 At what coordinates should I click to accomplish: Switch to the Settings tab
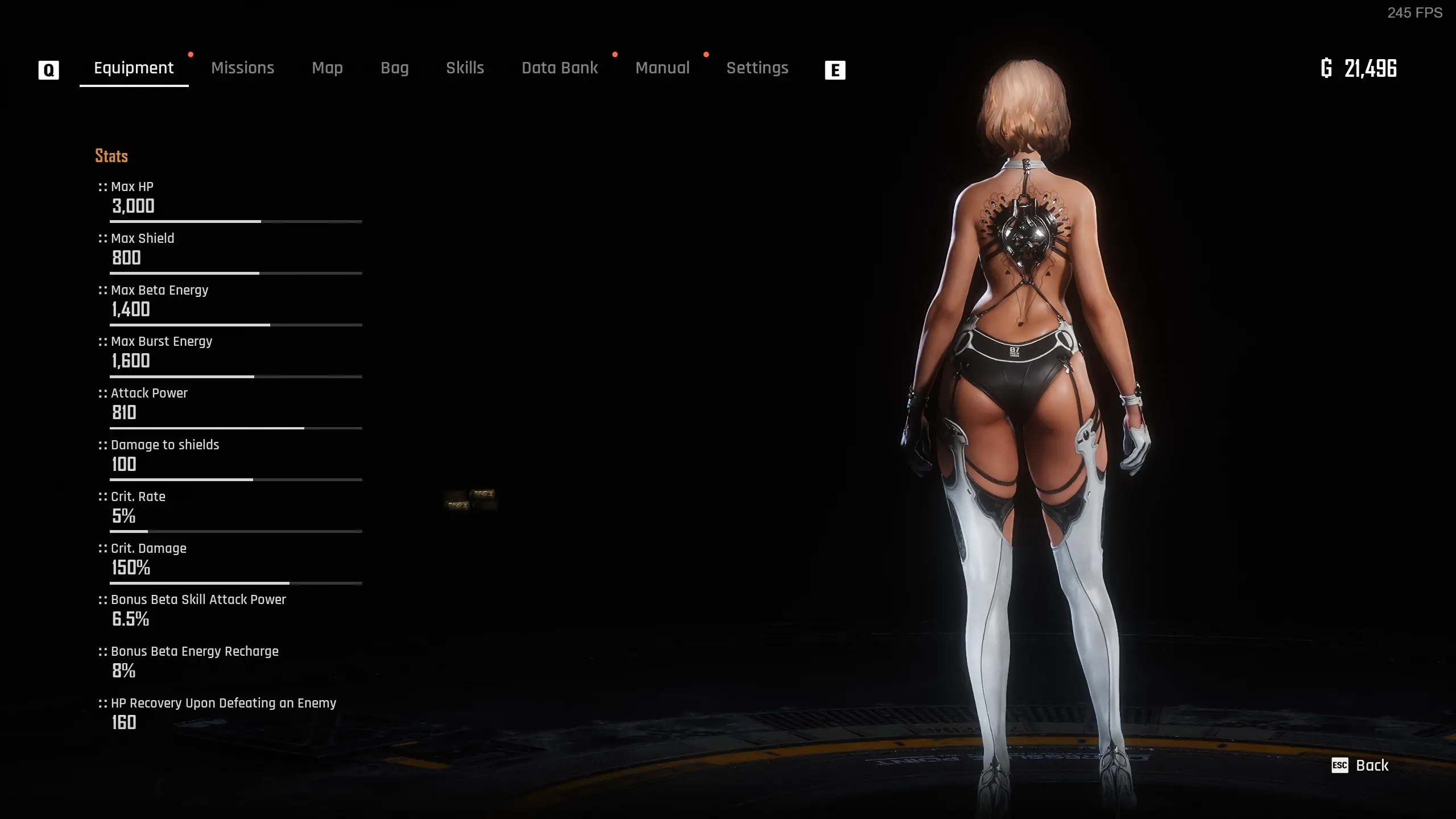(757, 68)
